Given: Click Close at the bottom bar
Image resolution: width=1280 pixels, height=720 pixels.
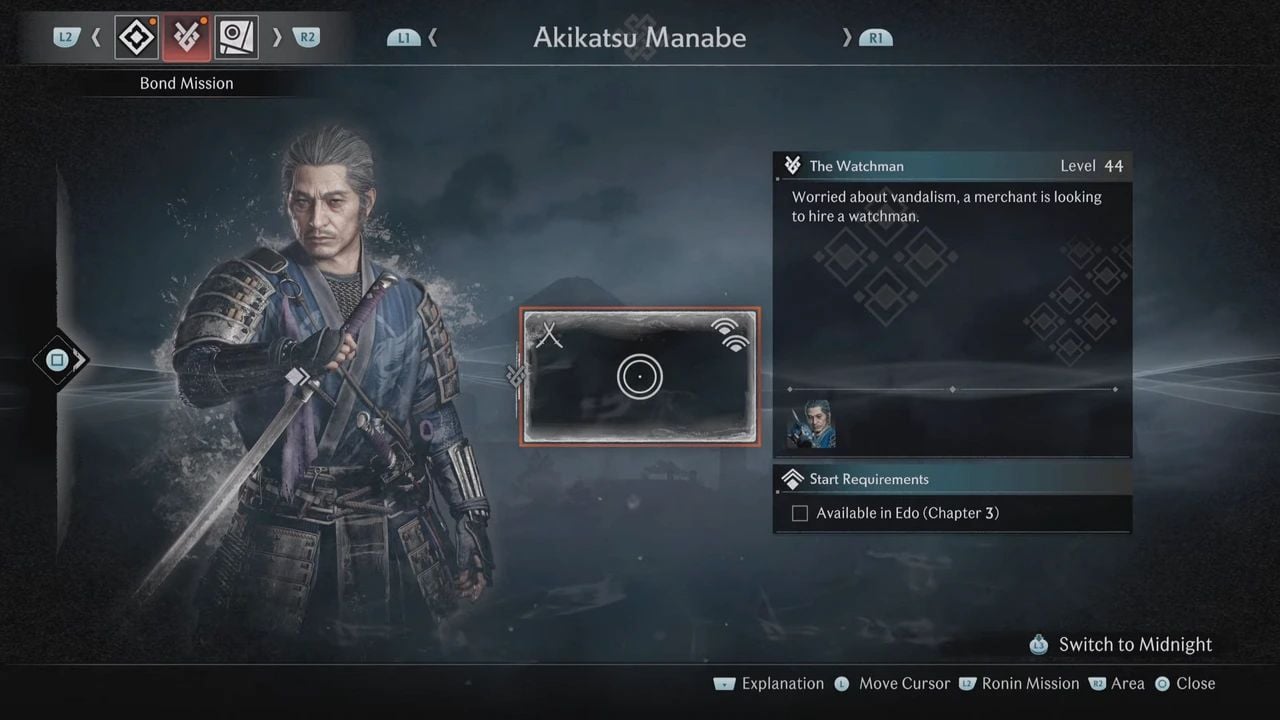Looking at the screenshot, I should pos(1197,684).
